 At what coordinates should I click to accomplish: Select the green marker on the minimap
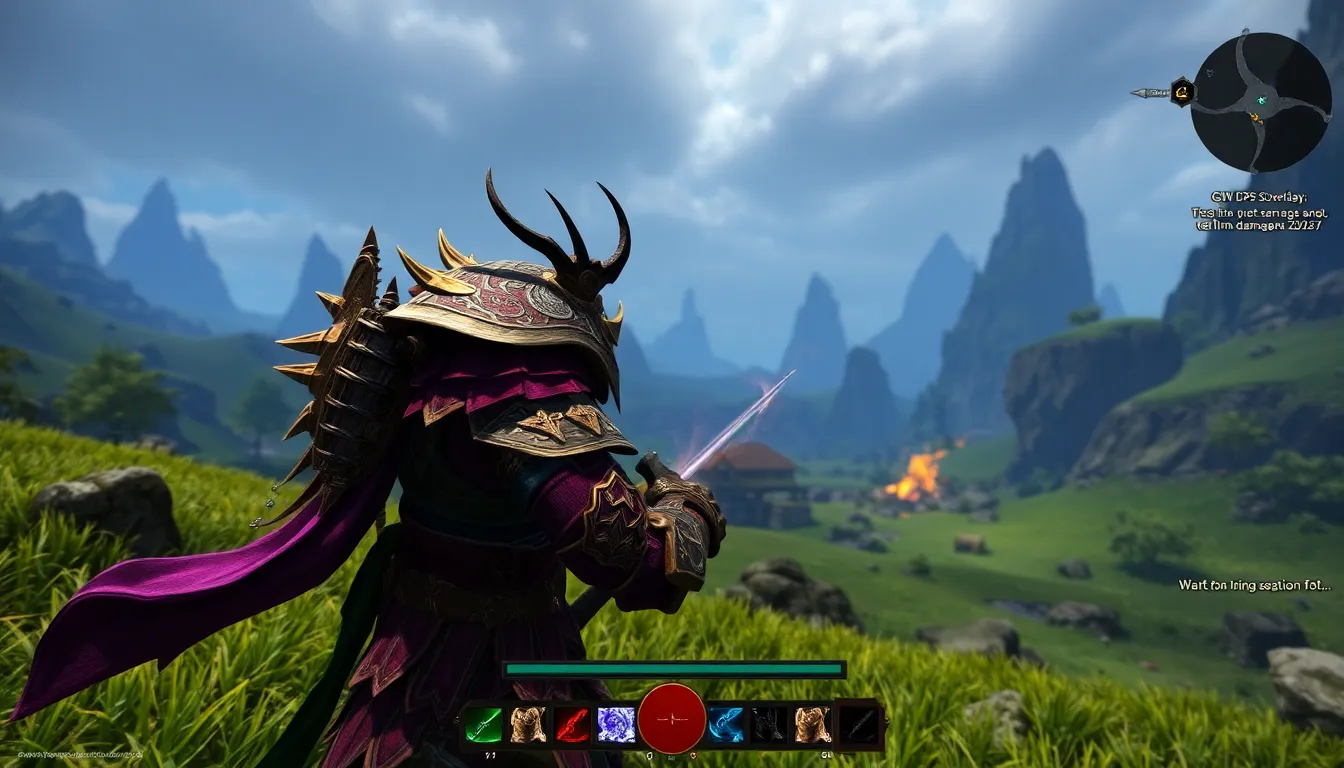pos(1261,100)
